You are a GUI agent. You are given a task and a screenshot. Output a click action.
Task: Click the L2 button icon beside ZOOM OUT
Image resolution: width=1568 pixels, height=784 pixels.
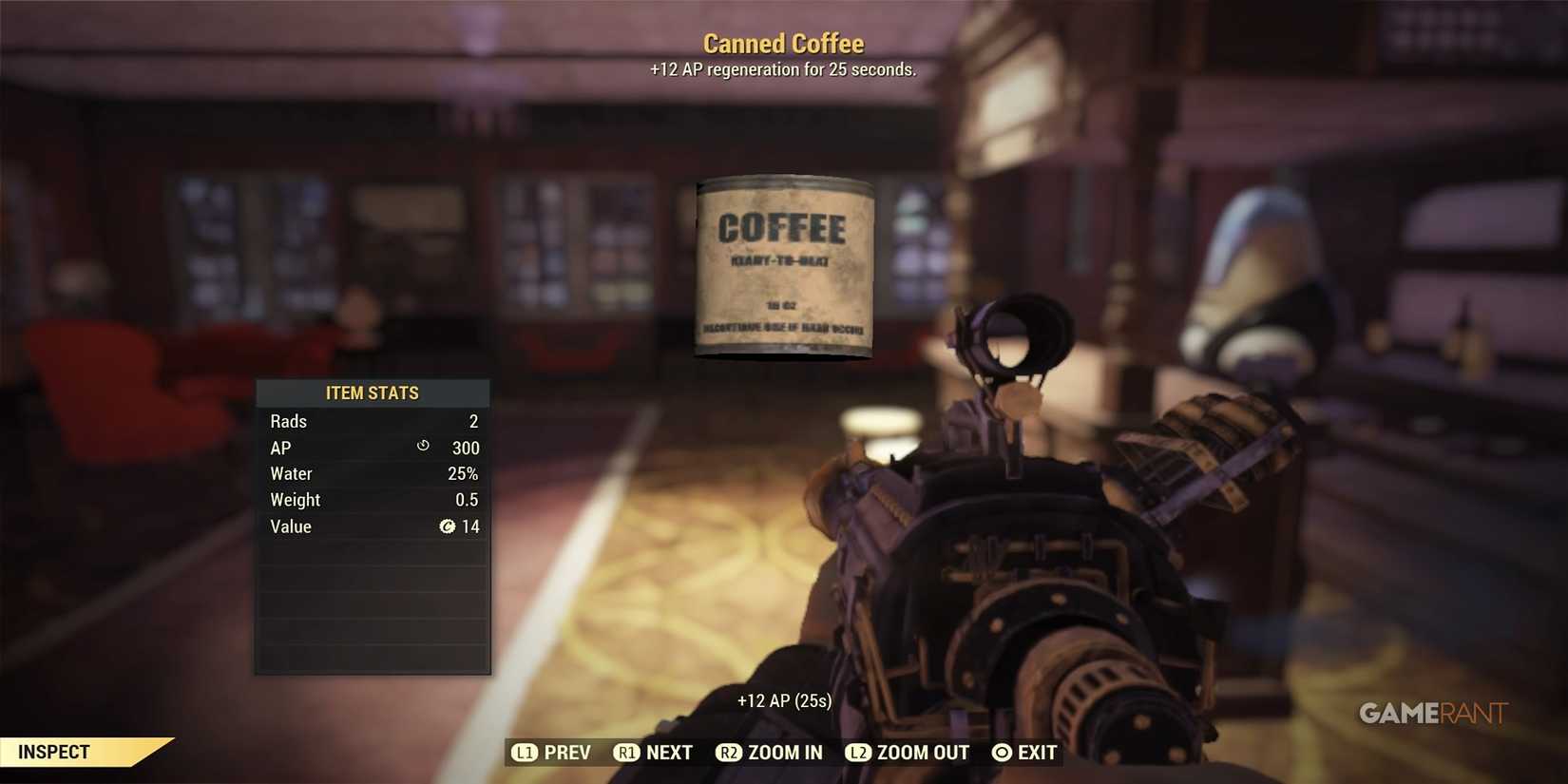pos(859,752)
